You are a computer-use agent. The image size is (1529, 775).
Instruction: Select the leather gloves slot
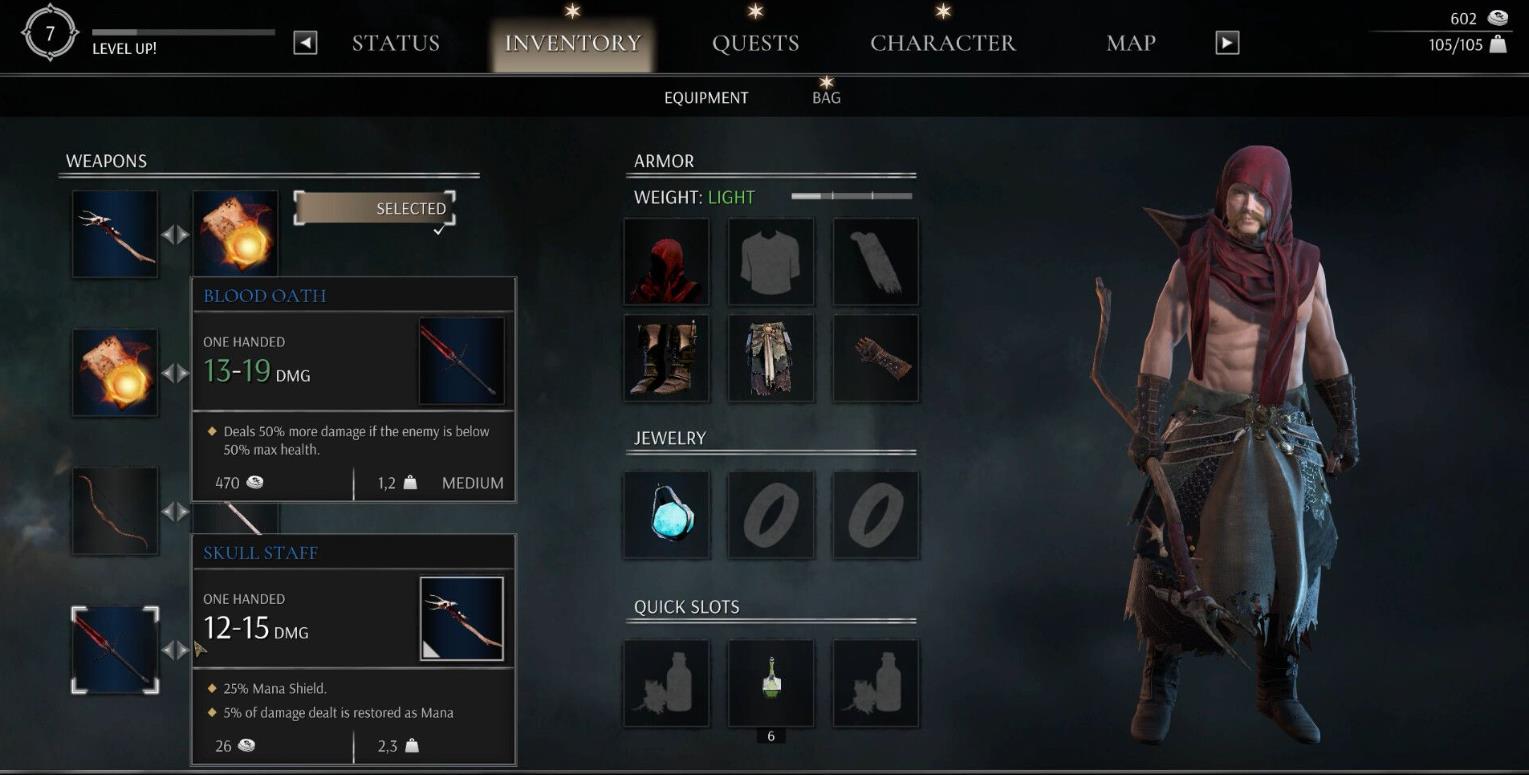875,358
